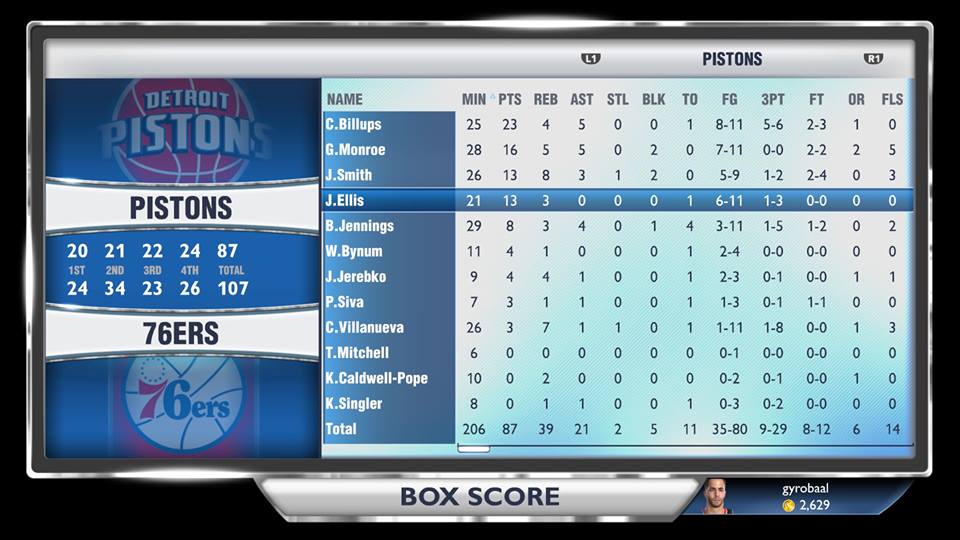Select the REB column header
Viewport: 960px width, 540px height.
[x=546, y=99]
